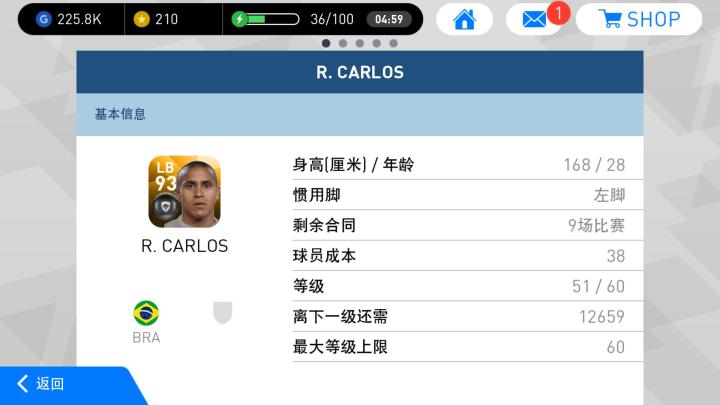Select R. Carlos player card thumbnail
720x405 pixels.
(x=184, y=192)
